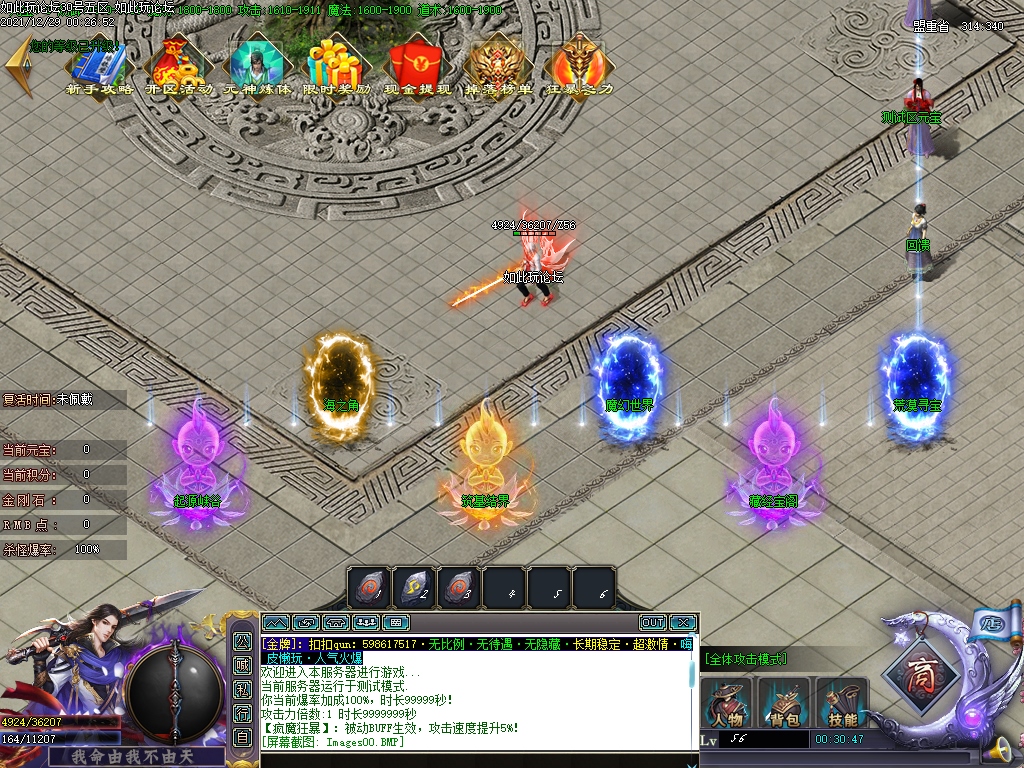This screenshot has width=1024, height=768.
Task: Collapse the top icon bar with gold arrow
Action: click(x=17, y=67)
